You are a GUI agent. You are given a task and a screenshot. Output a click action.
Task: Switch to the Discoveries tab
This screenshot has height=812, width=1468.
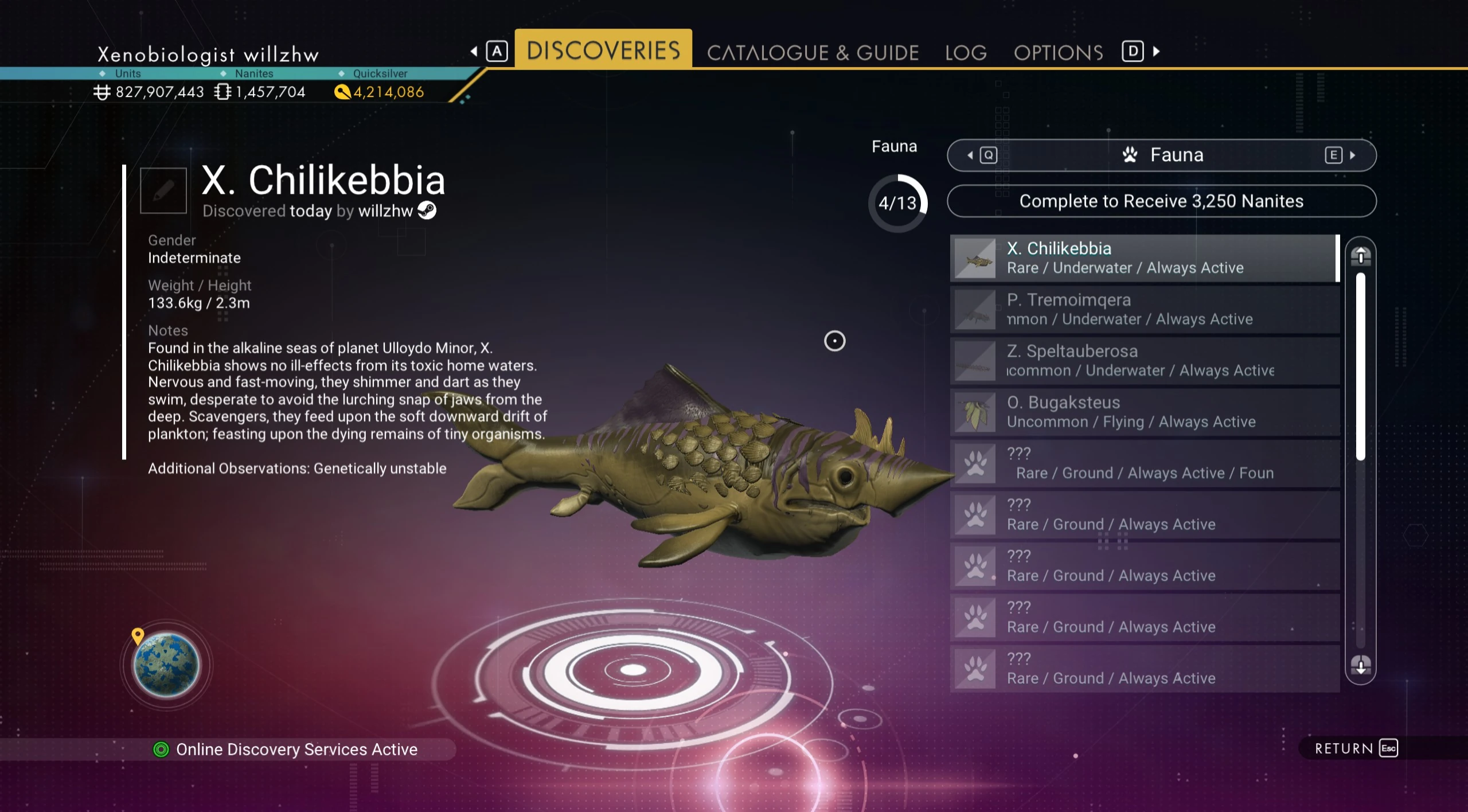[603, 50]
